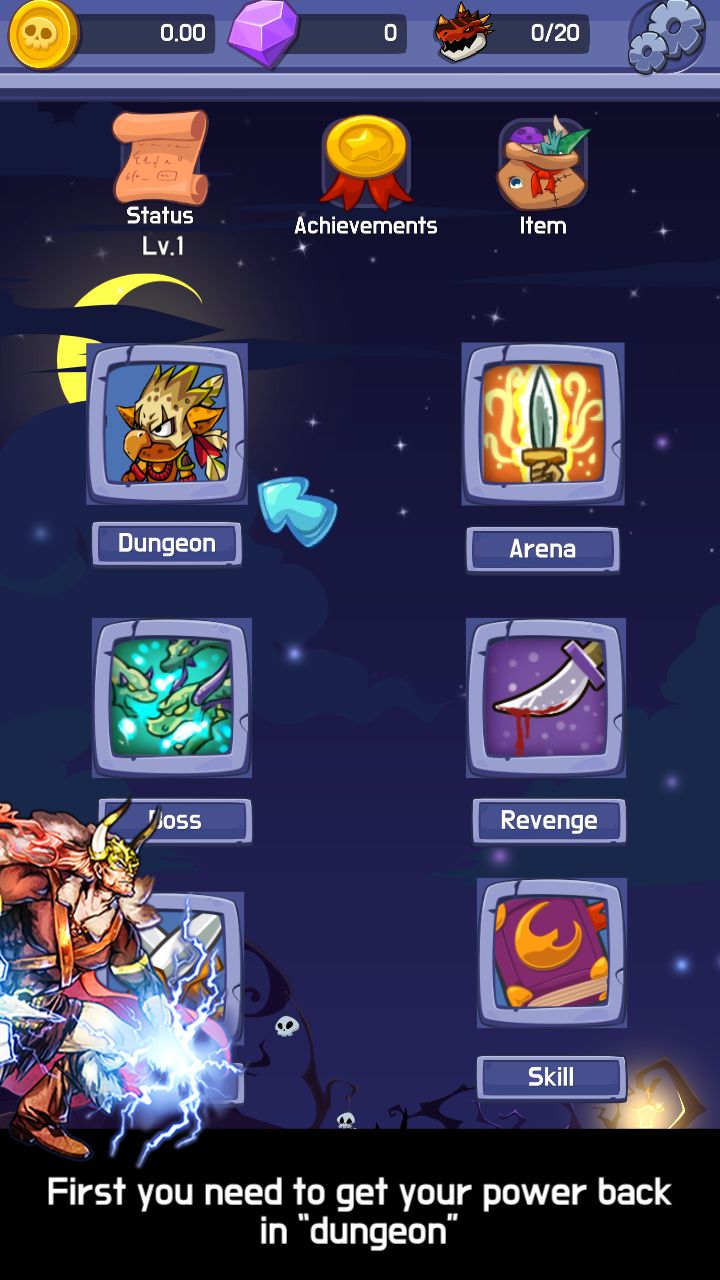The image size is (720, 1280).
Task: Open the Skill spellbook tile
Action: (x=552, y=953)
